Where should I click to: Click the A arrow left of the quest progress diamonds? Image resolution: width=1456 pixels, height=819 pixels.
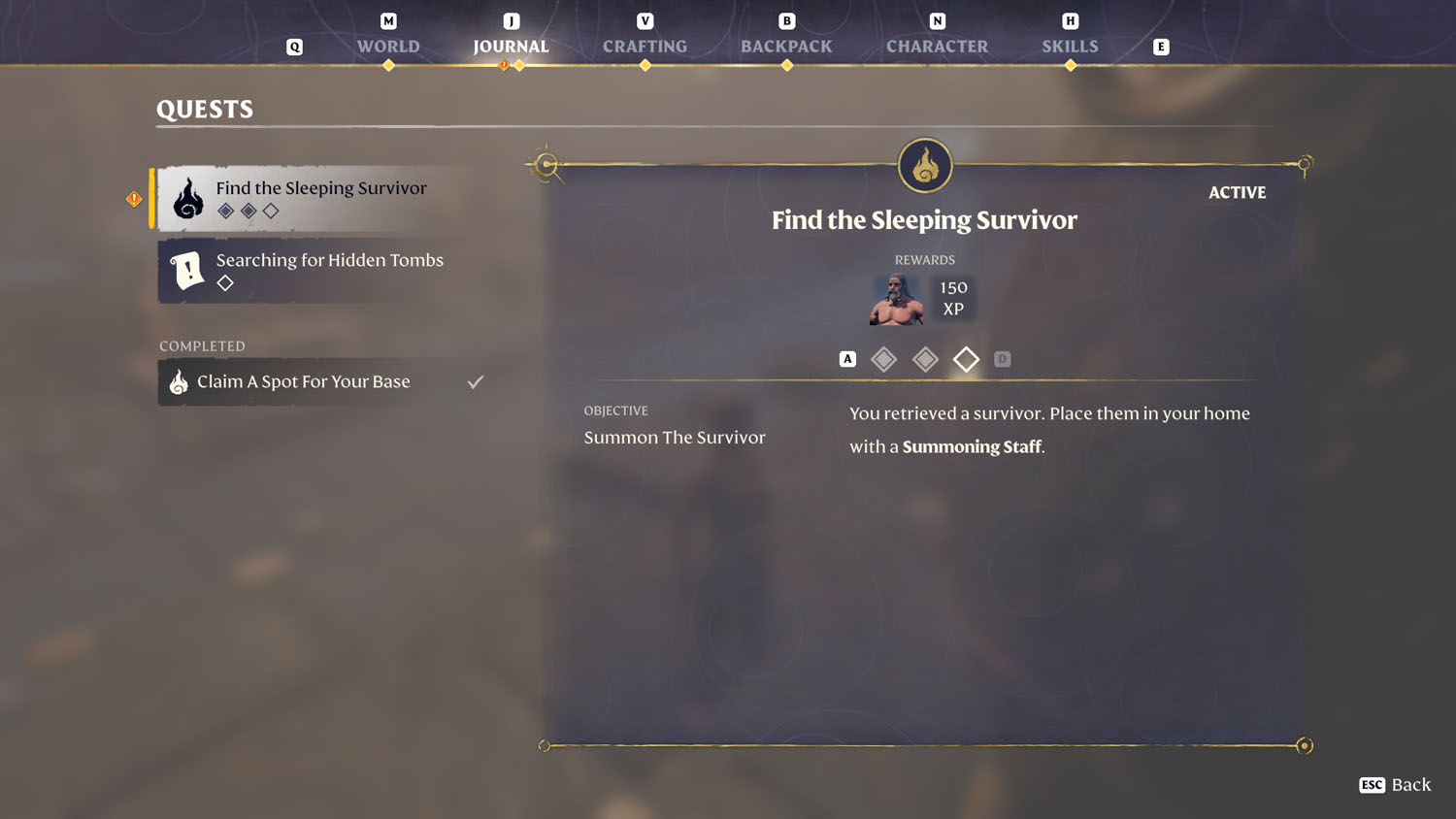click(x=846, y=358)
